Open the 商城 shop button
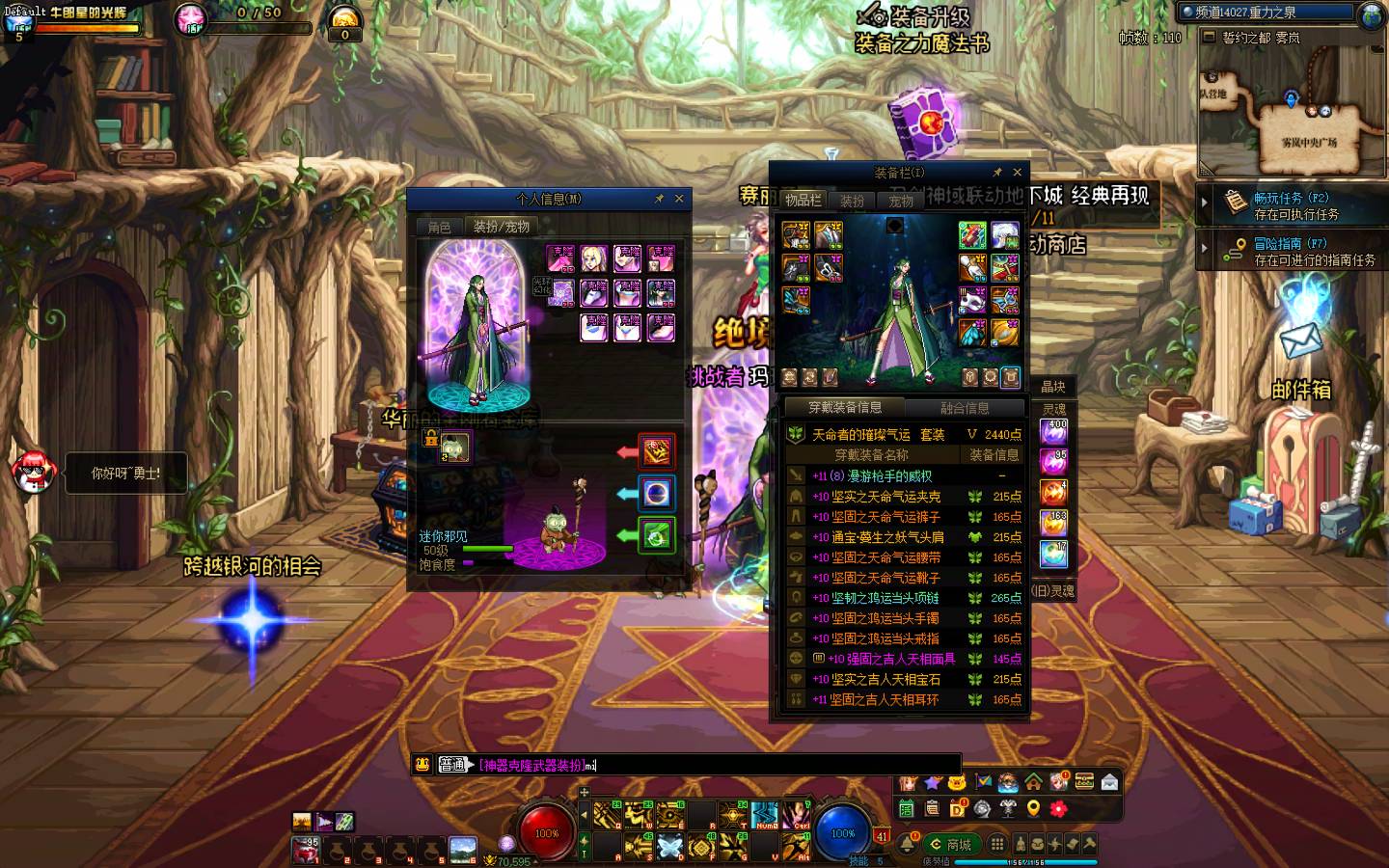Image resolution: width=1389 pixels, height=868 pixels. coord(950,845)
